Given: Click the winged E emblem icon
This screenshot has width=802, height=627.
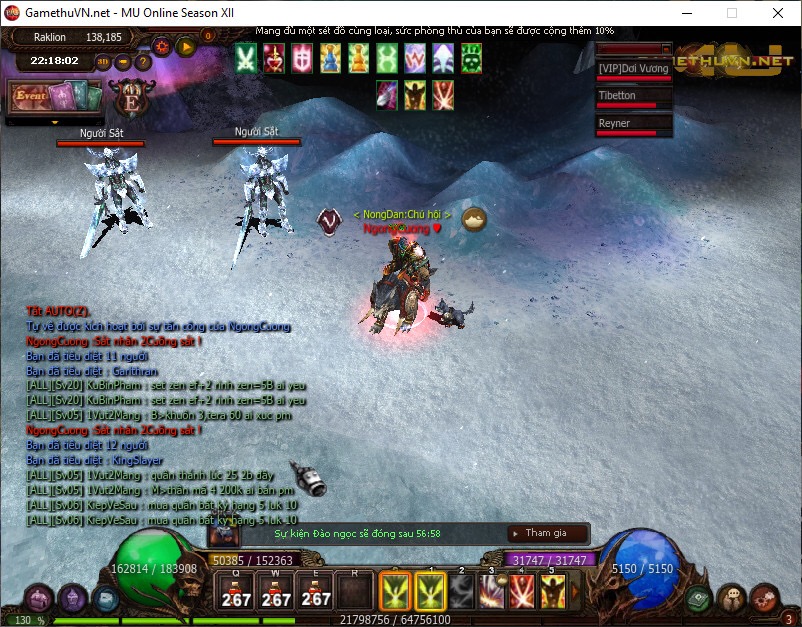Looking at the screenshot, I should coord(130,100).
